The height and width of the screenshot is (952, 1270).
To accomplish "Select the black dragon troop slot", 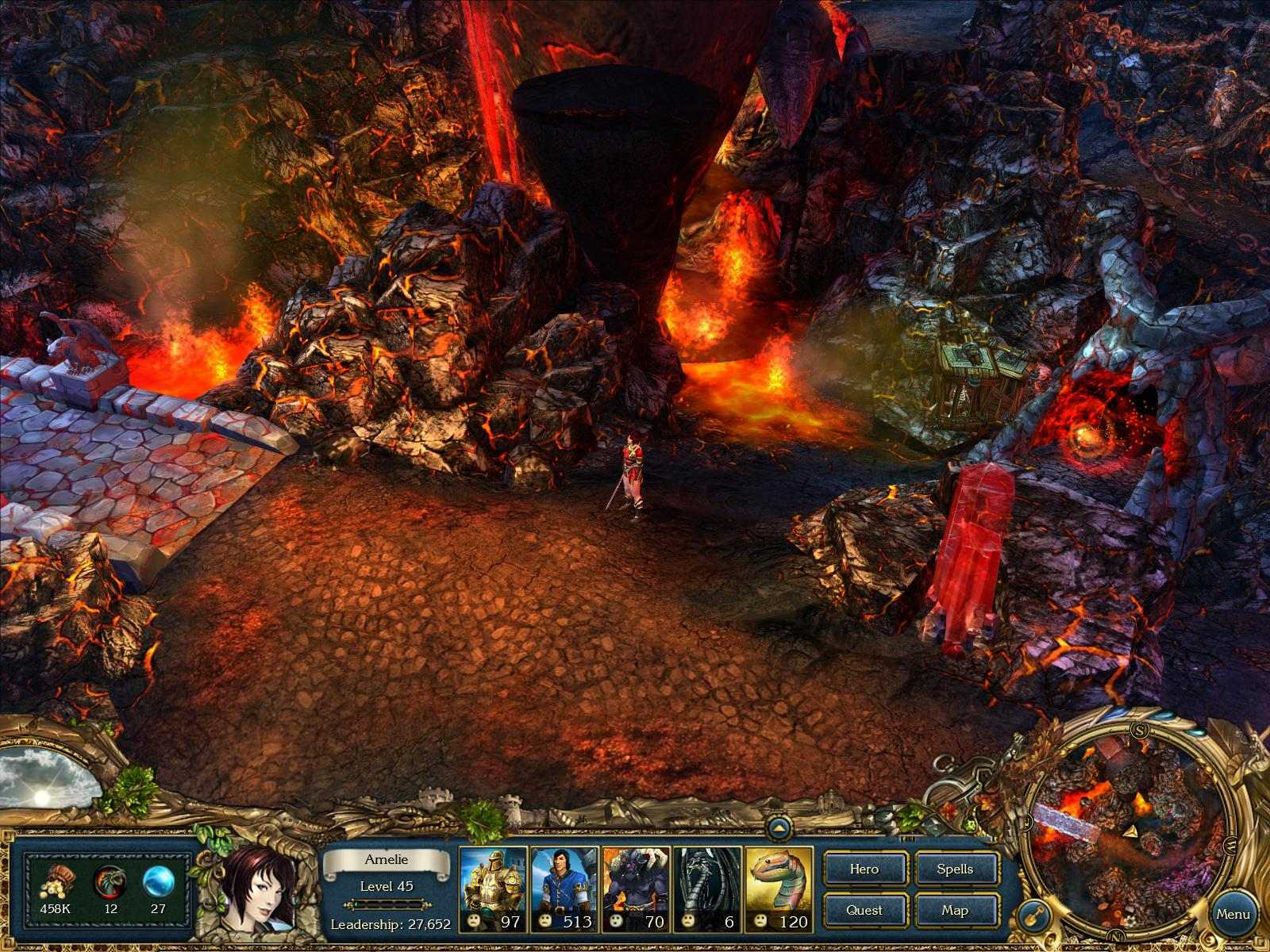I will click(706, 889).
